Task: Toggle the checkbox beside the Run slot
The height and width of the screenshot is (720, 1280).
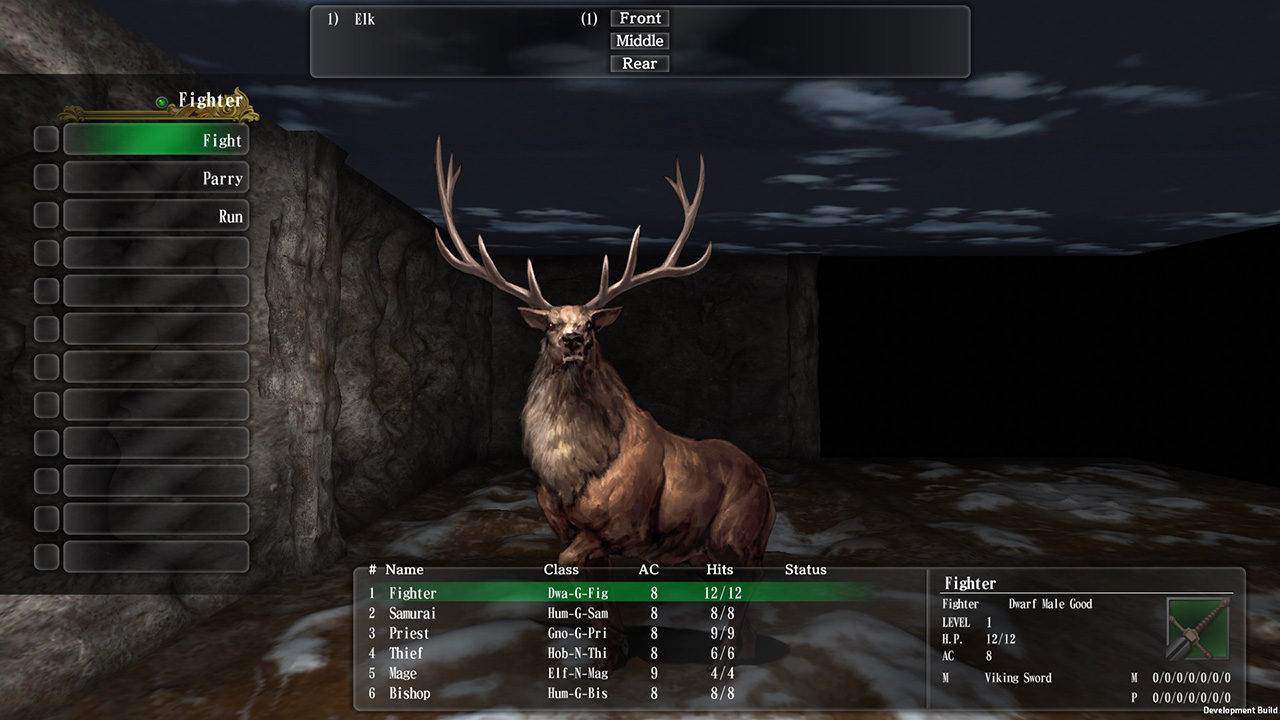Action: [x=45, y=214]
